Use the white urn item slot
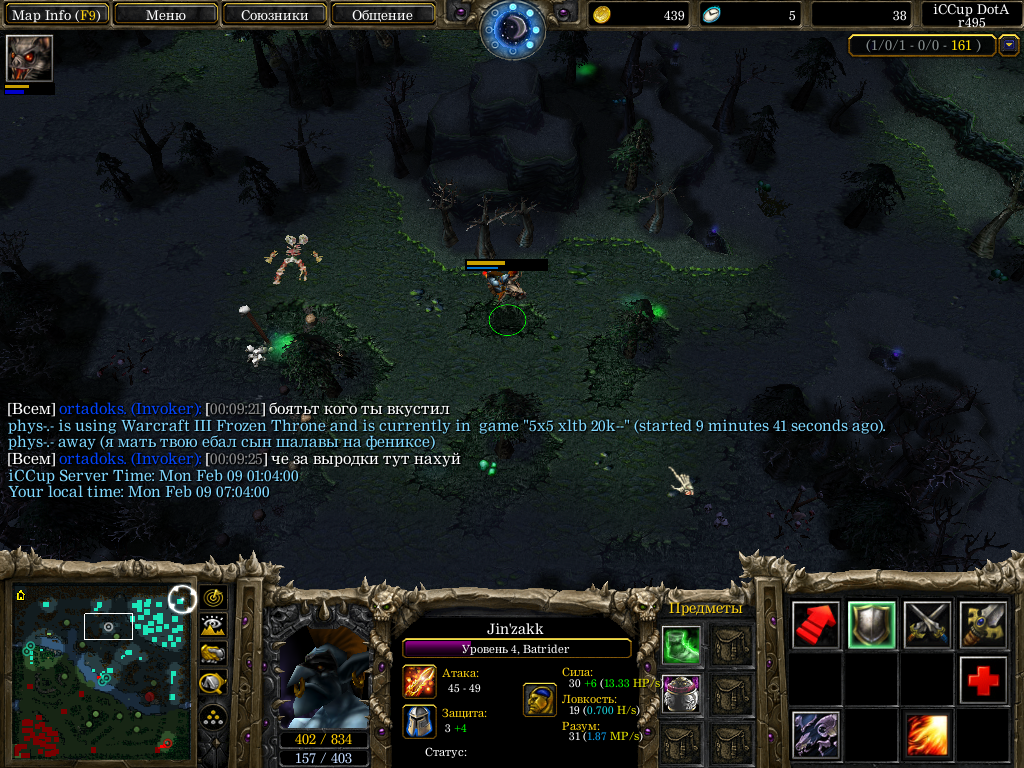 pyautogui.click(x=680, y=694)
